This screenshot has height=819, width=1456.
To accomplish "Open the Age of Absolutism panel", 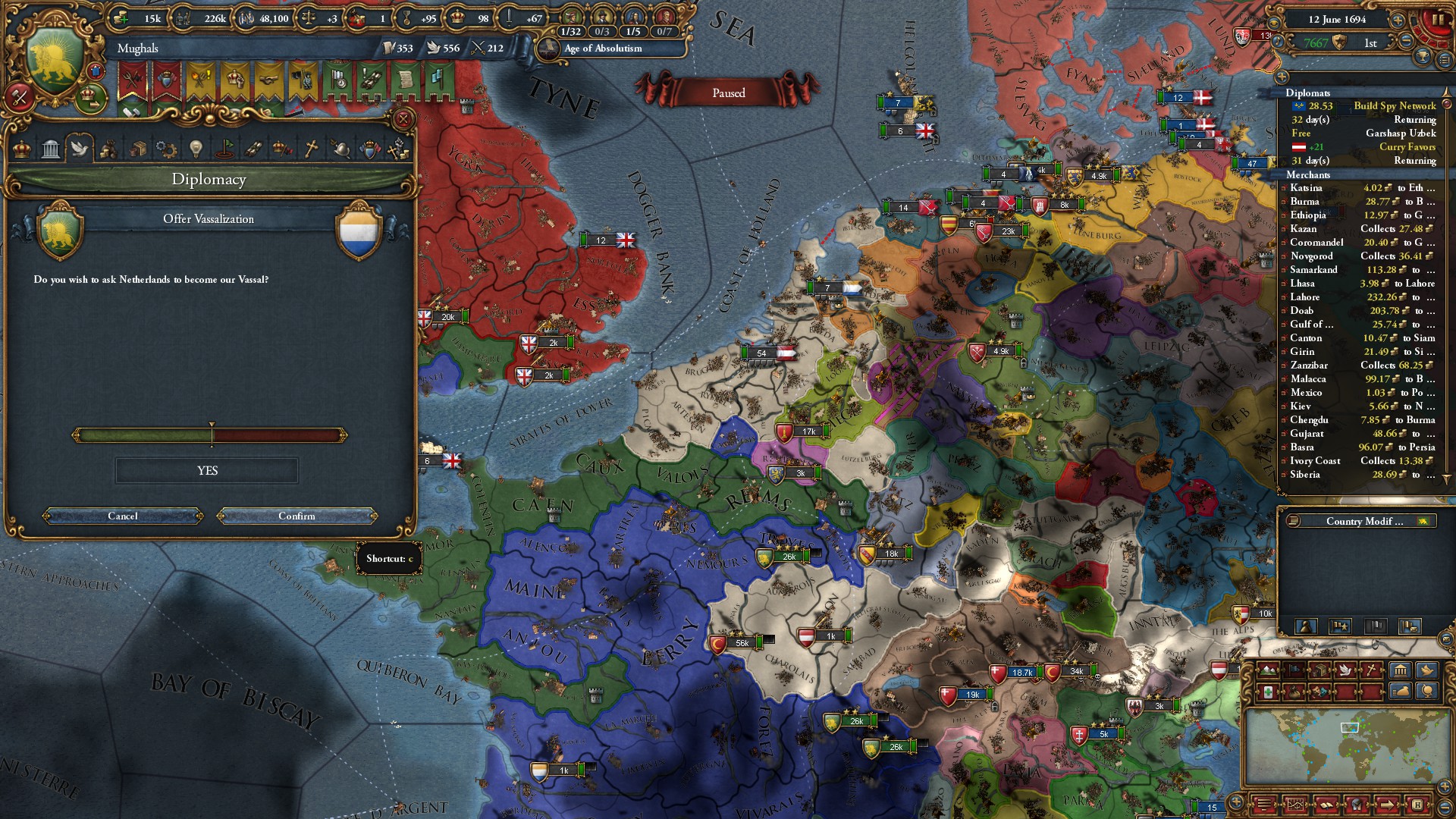I will tap(603, 49).
